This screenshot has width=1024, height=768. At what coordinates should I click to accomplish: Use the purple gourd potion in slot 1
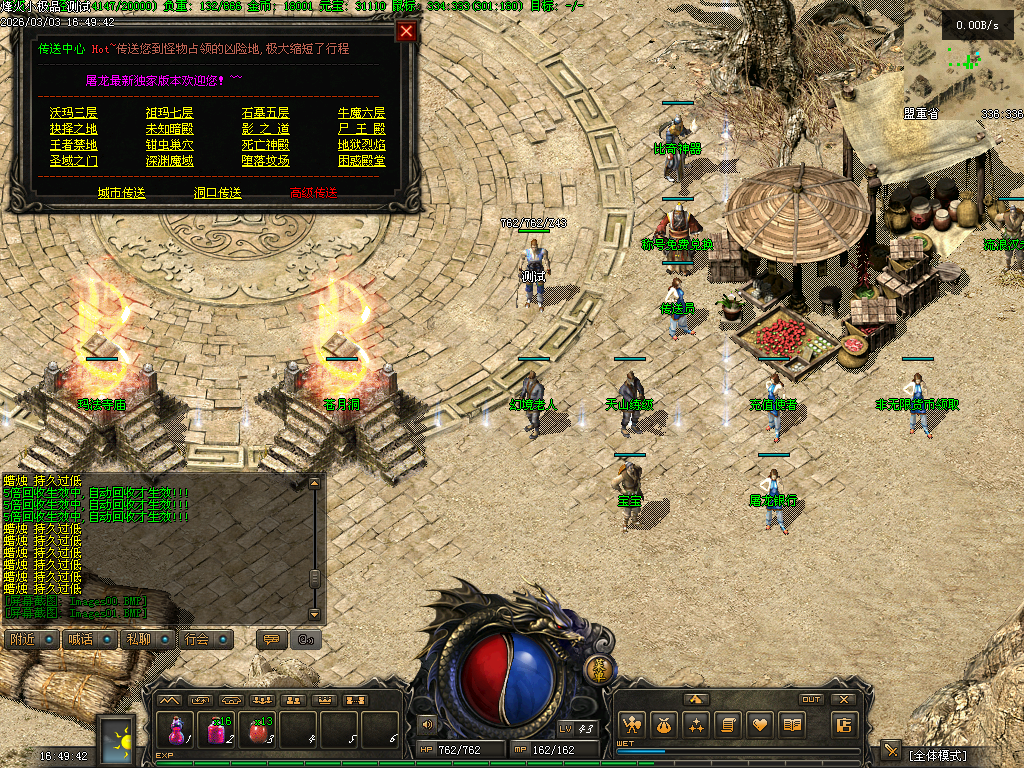pos(177,730)
